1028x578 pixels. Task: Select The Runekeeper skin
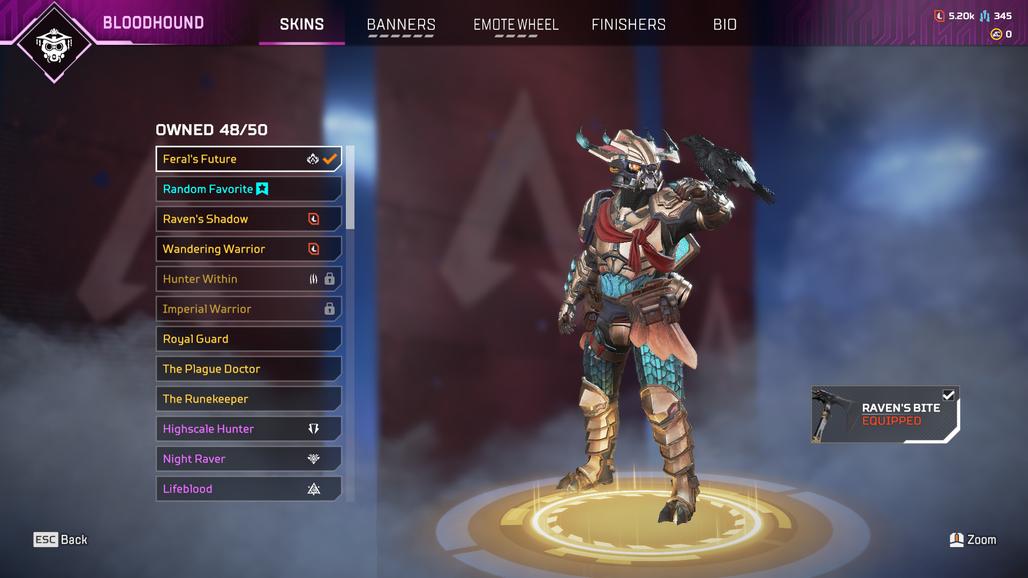(249, 399)
